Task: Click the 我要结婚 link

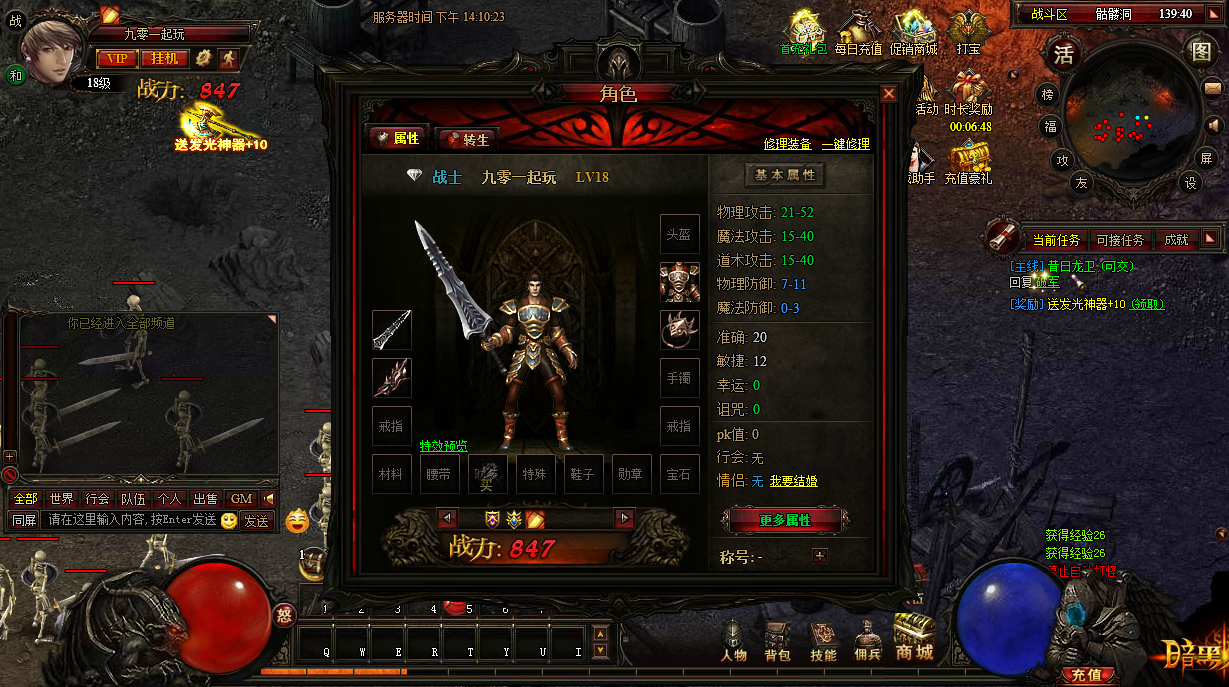Action: [793, 482]
